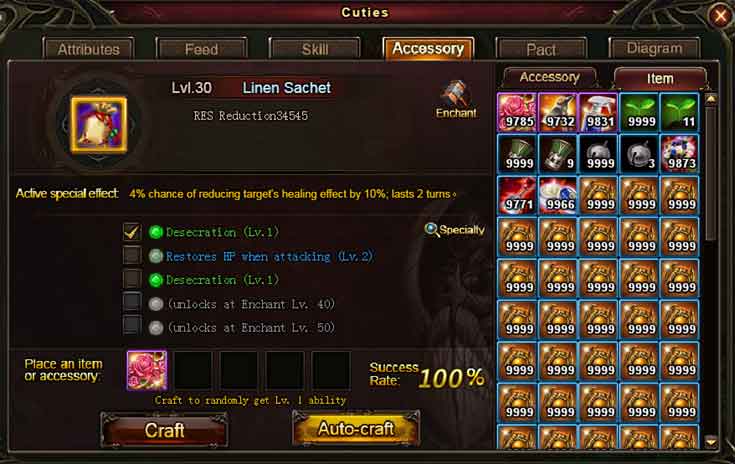Pick the rose bouquet with count 9785
Viewport: 735px width, 464px height.
[518, 113]
